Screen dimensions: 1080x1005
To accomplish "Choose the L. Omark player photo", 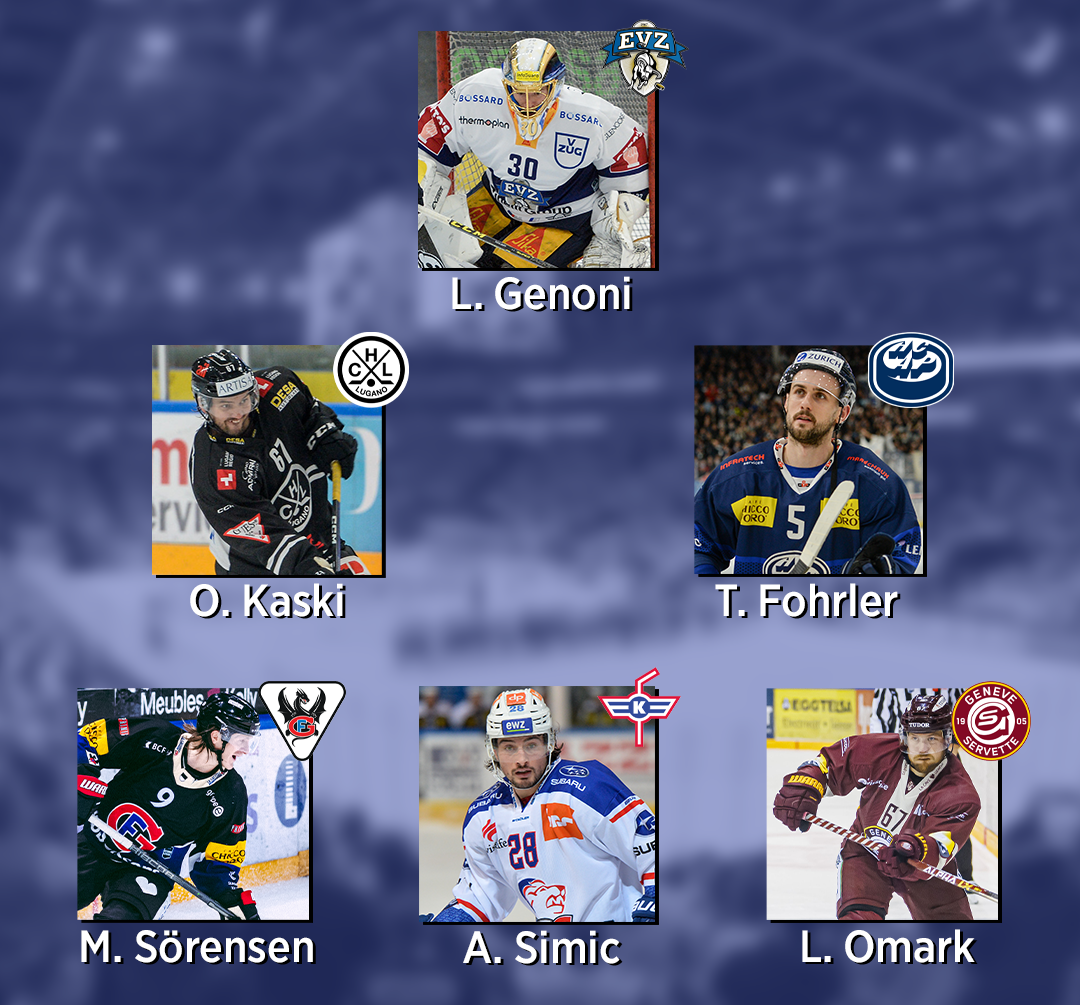I will pos(882,803).
